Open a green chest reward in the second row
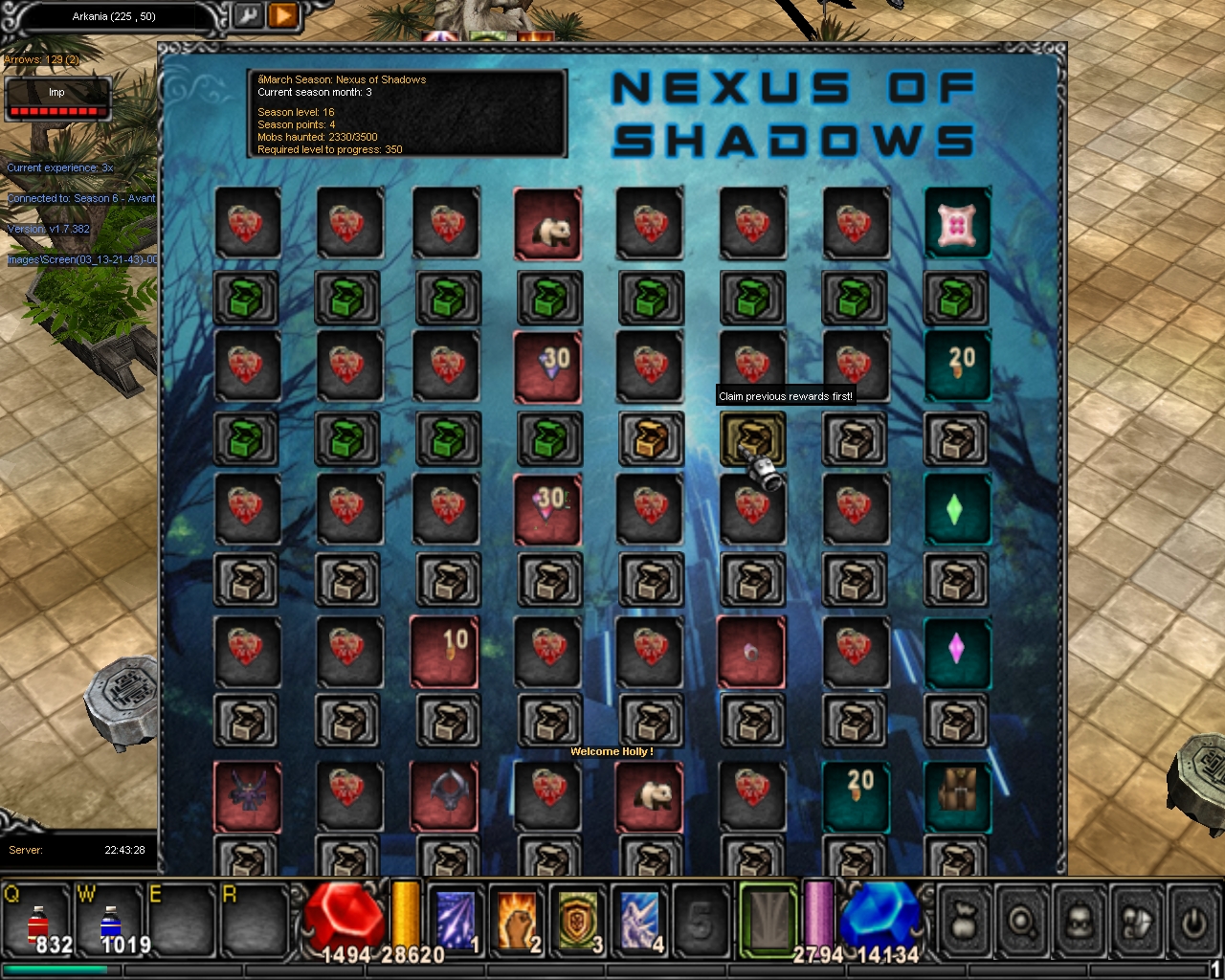This screenshot has width=1225, height=980. [x=248, y=297]
